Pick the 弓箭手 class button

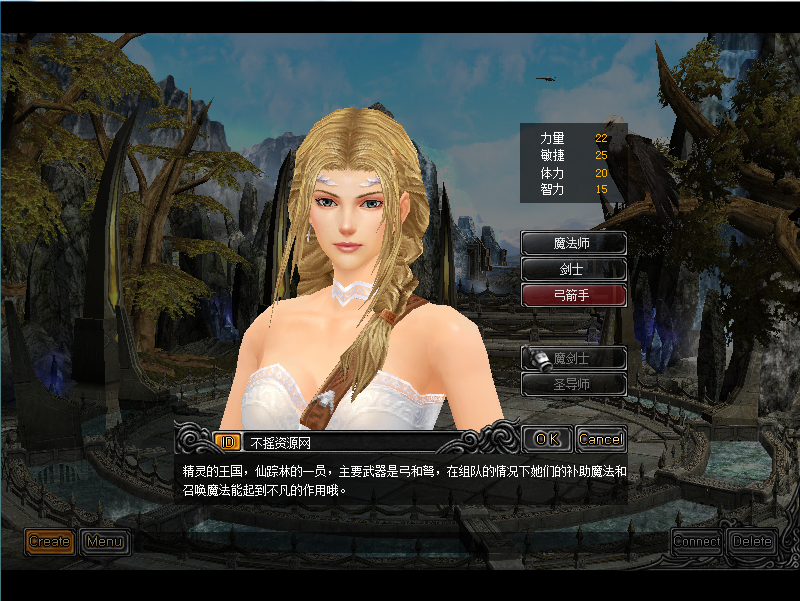574,295
